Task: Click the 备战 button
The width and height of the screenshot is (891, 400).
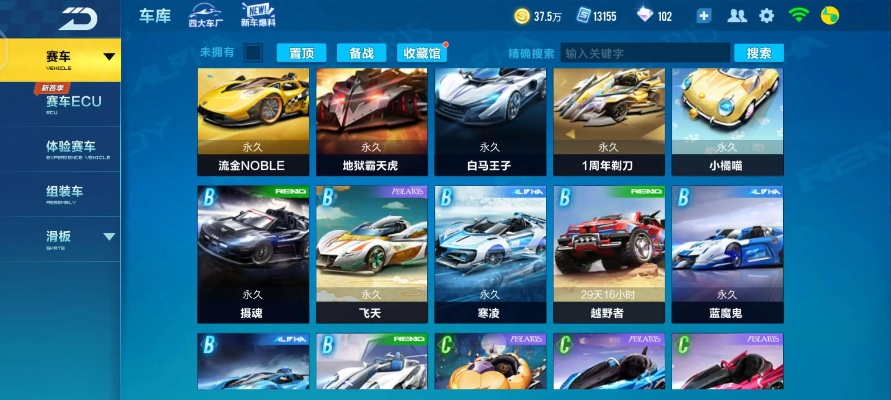Action: (x=361, y=53)
